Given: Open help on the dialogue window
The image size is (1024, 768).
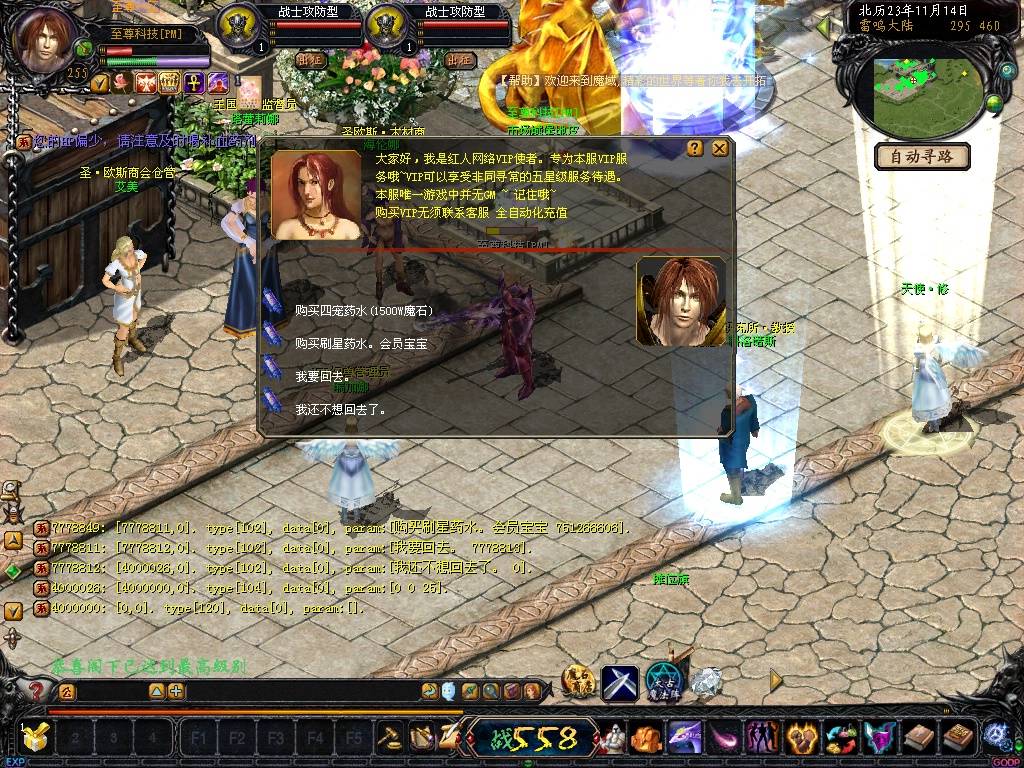Looking at the screenshot, I should [695, 148].
